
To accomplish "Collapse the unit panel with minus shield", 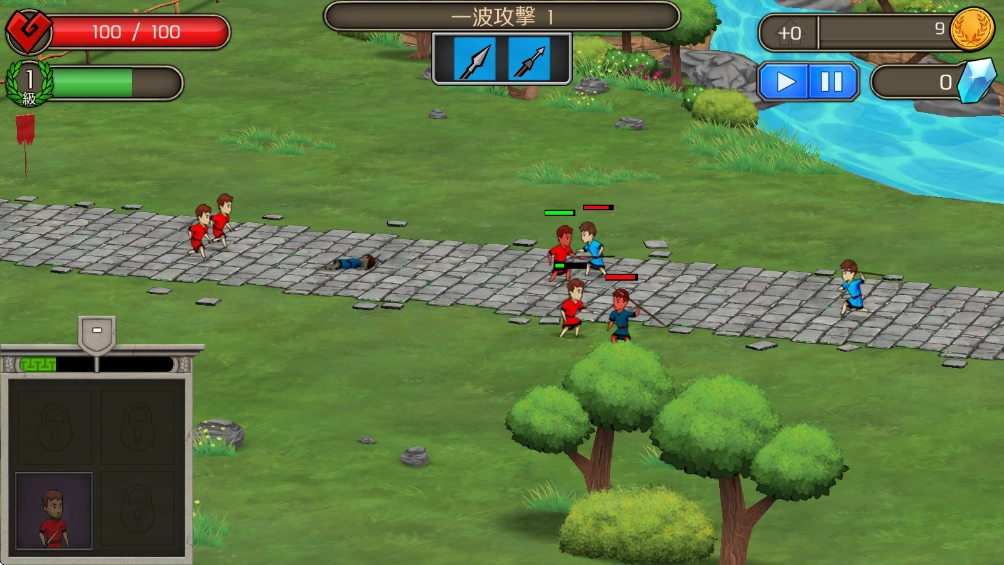I will tap(96, 331).
